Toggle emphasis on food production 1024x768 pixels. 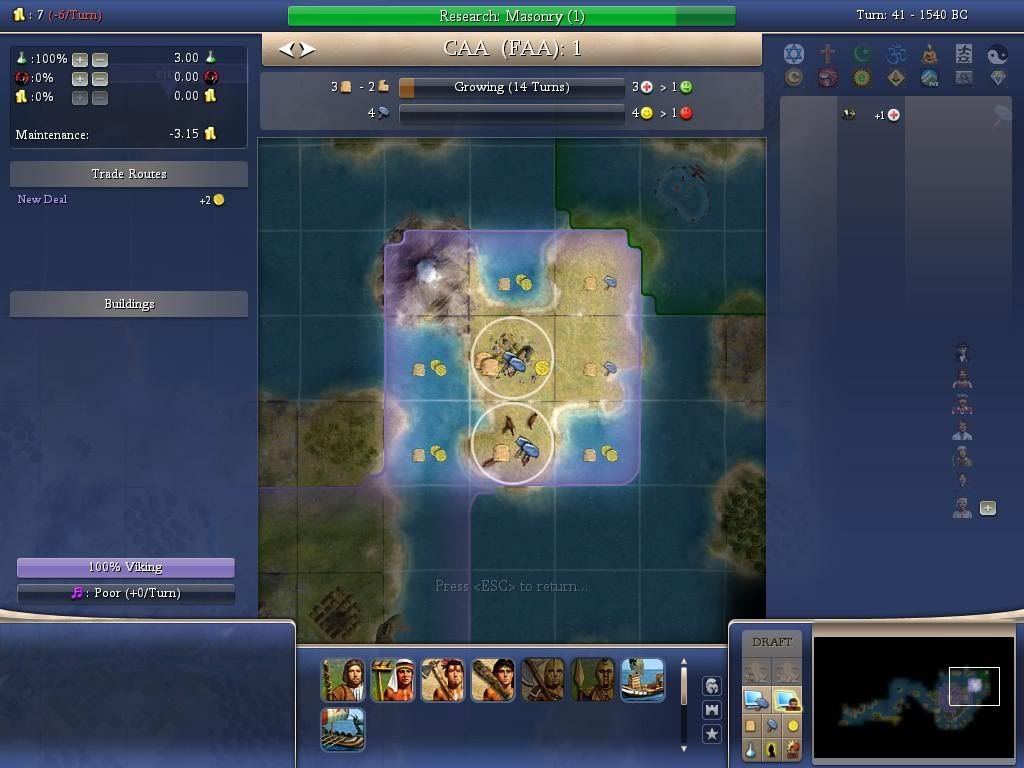751,725
